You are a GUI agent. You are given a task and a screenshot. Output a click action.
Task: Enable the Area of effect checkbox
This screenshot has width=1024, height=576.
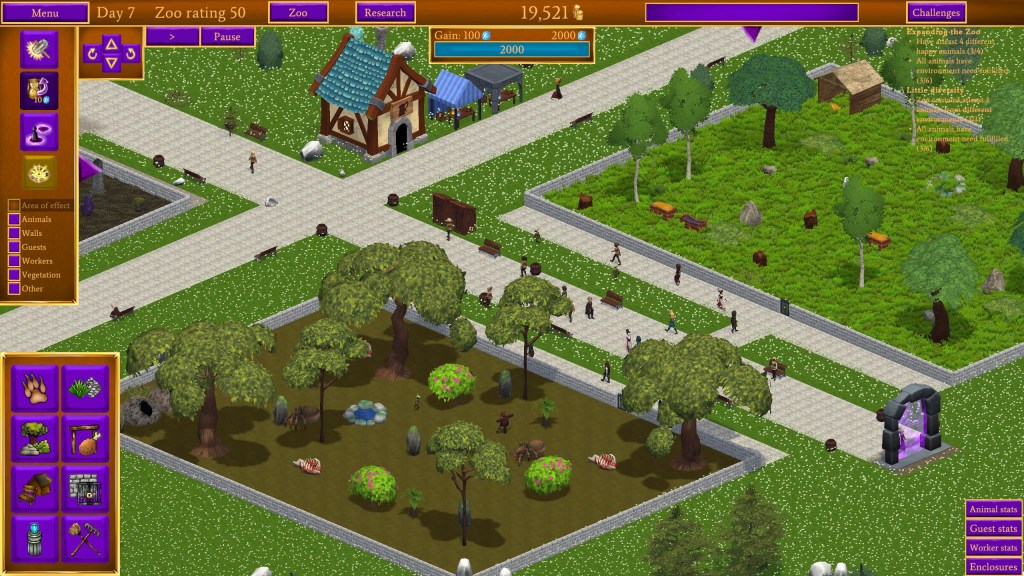point(14,205)
